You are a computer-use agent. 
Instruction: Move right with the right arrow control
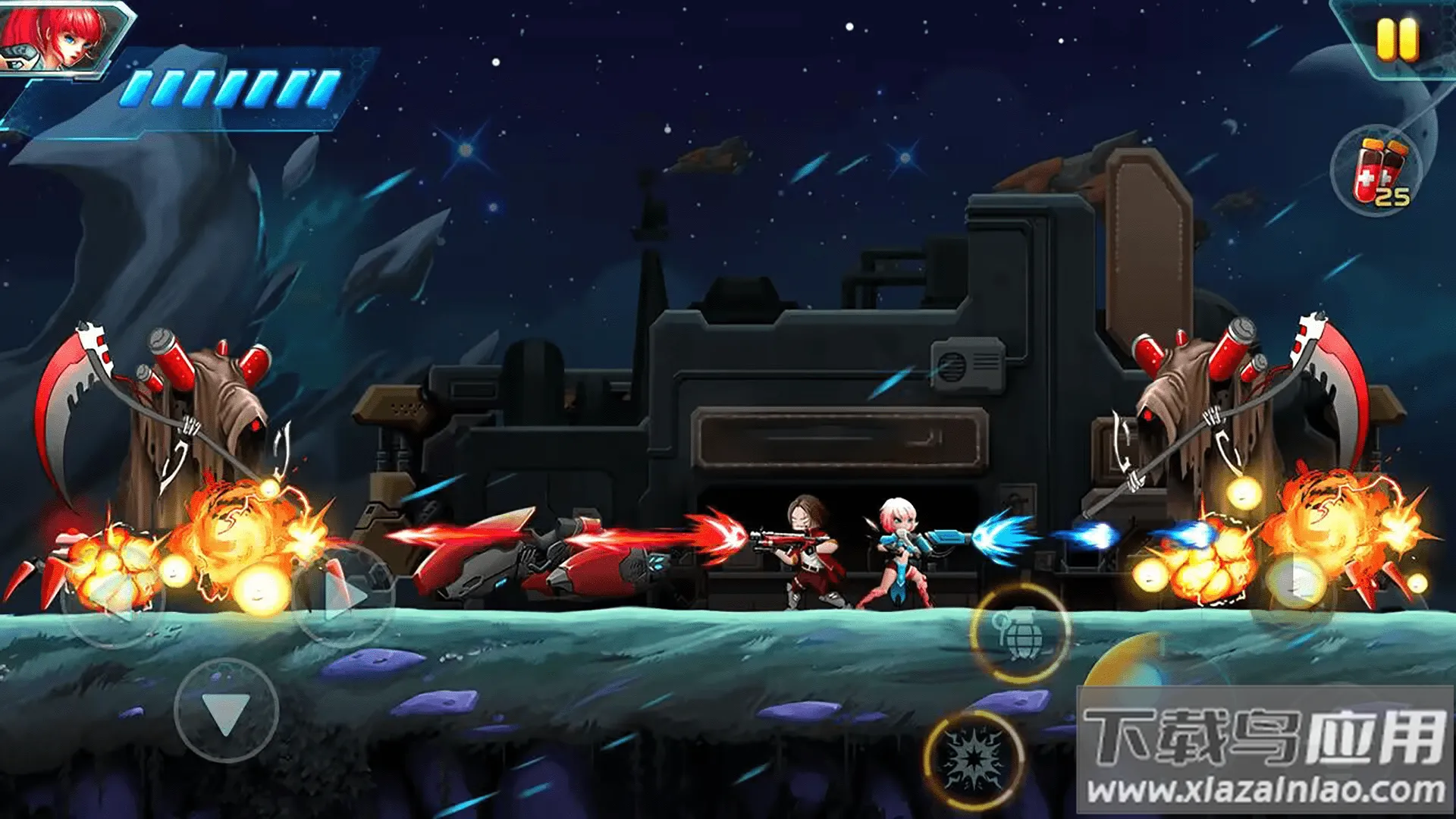pos(343,596)
